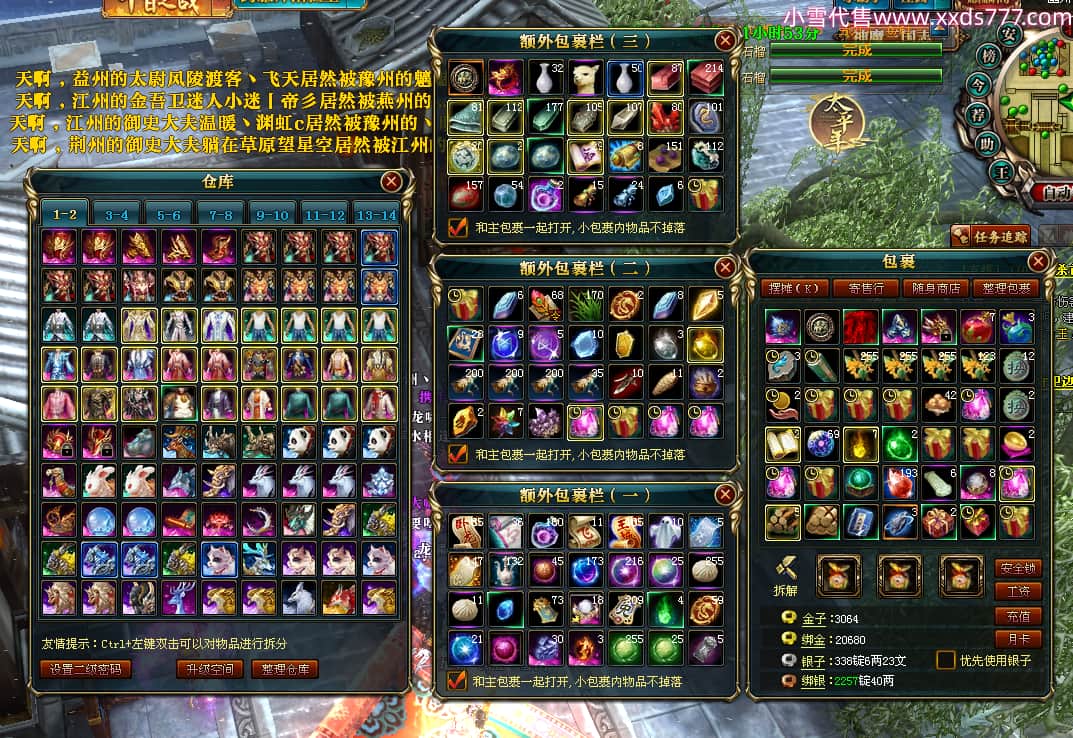This screenshot has width=1073, height=738.
Task: Tick the 优先使用银子 checkbox
Action: (945, 660)
